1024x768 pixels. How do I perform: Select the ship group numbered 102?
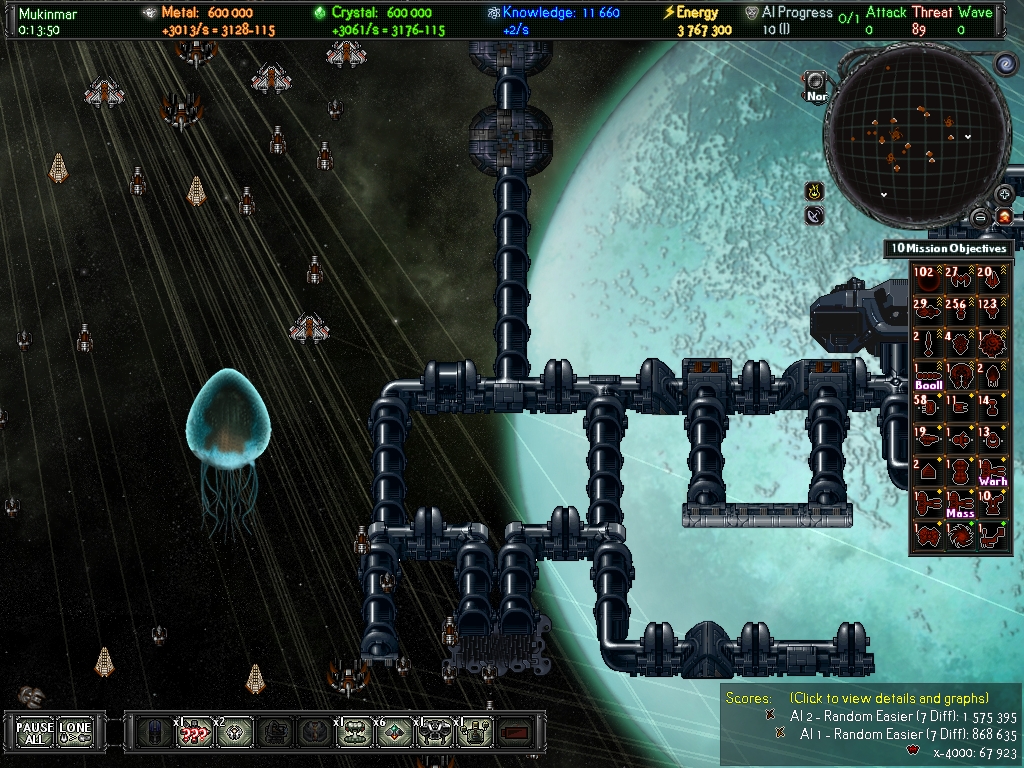pos(928,280)
